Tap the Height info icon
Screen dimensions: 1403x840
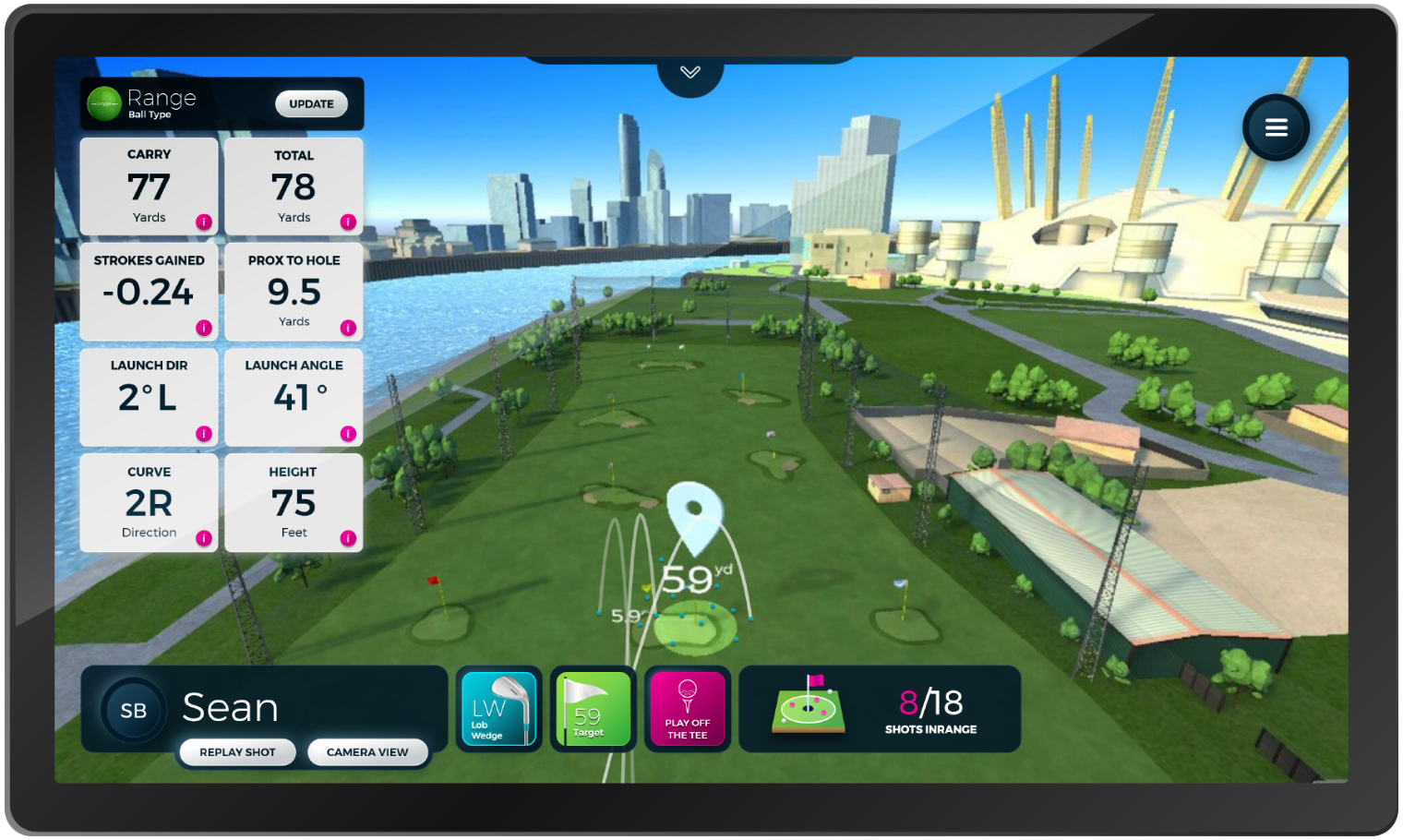click(347, 536)
